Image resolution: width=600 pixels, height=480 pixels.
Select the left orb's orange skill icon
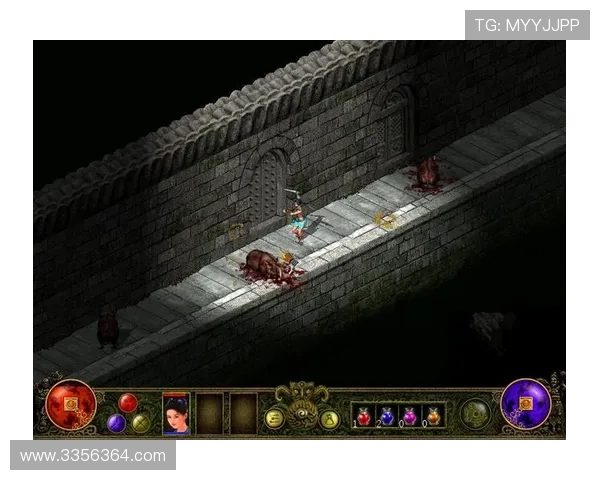(x=71, y=404)
